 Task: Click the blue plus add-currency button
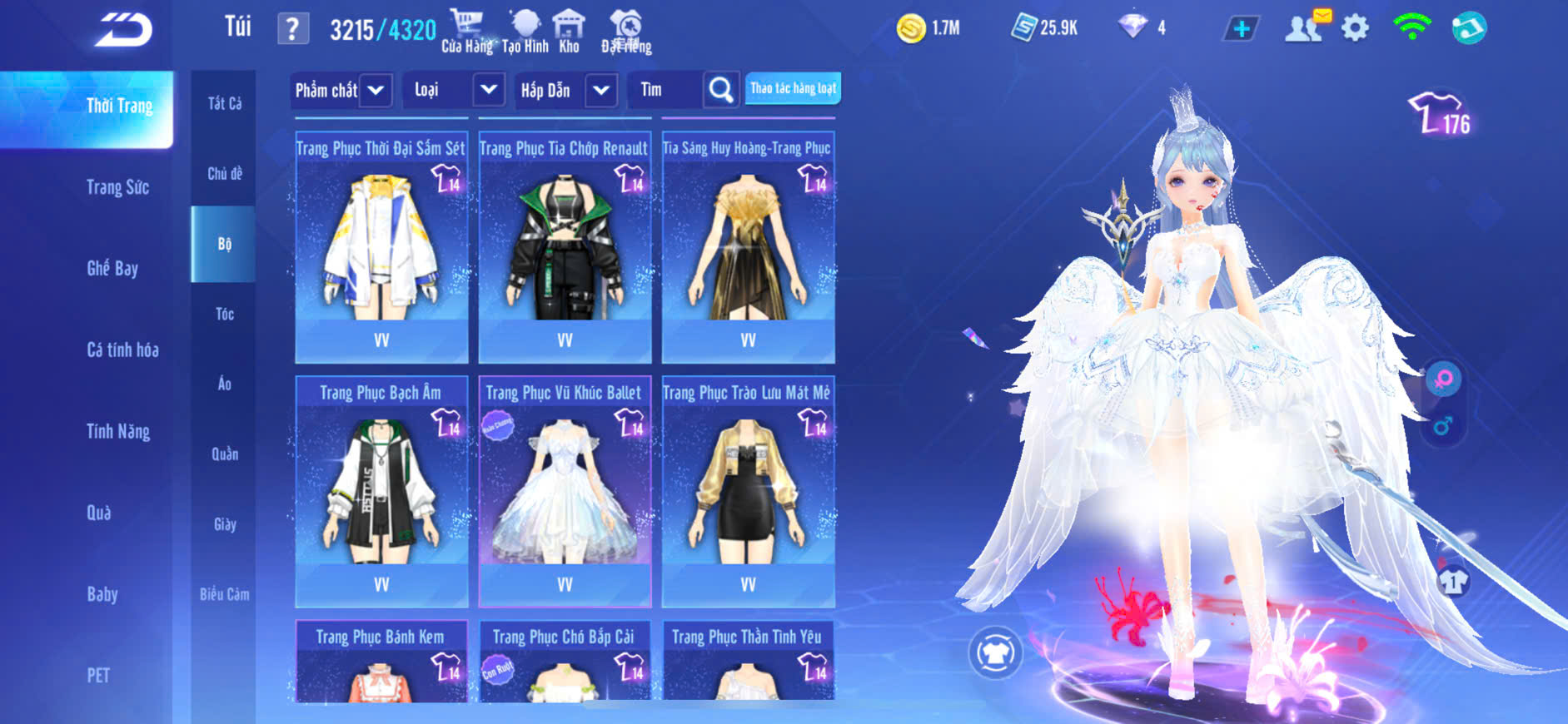[1241, 29]
